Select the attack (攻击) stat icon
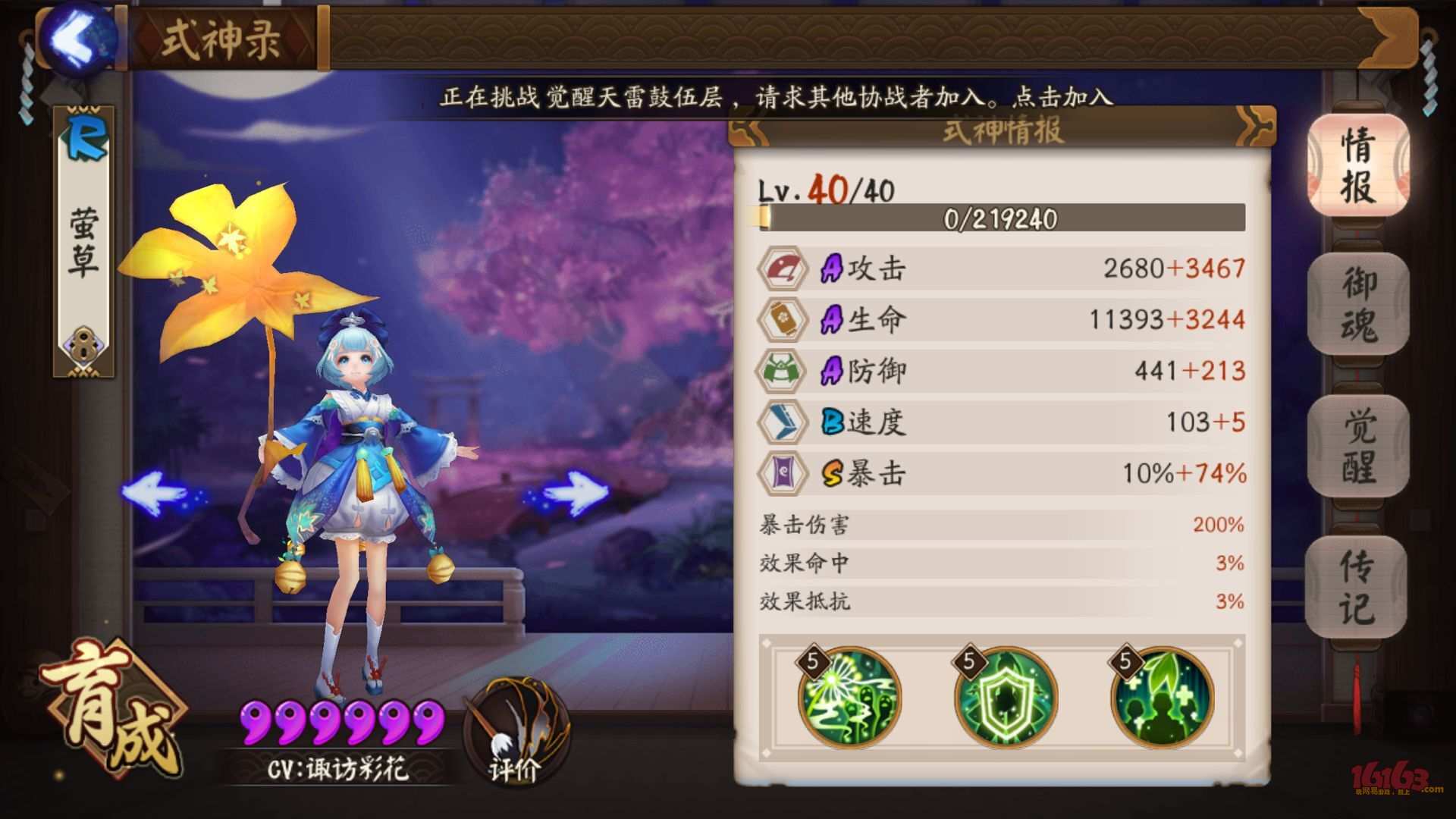The image size is (1456, 819). point(786,268)
